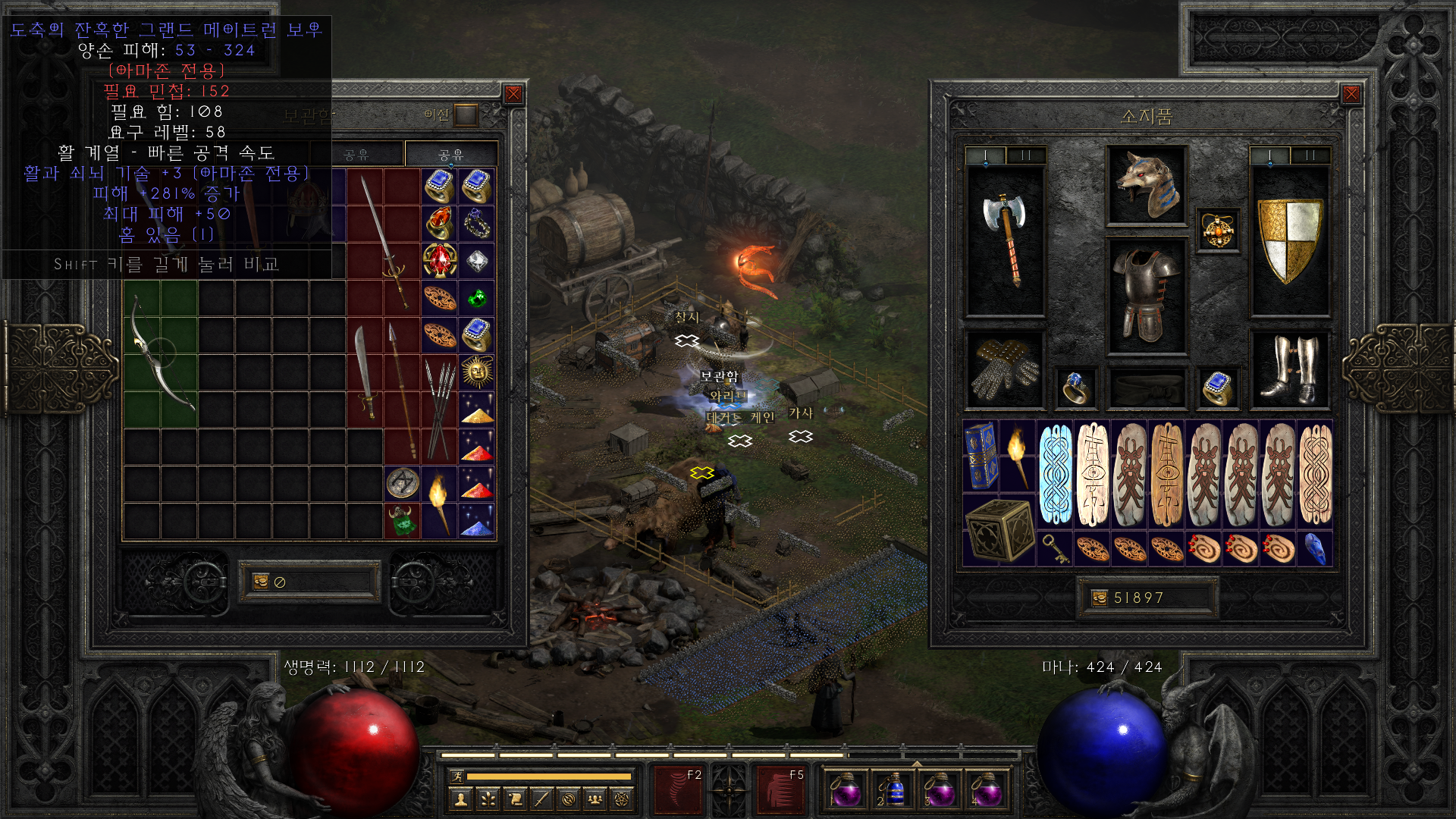Viewport: 1456px width, 819px height.
Task: Select the bundle of javelins in stash
Action: point(440,409)
